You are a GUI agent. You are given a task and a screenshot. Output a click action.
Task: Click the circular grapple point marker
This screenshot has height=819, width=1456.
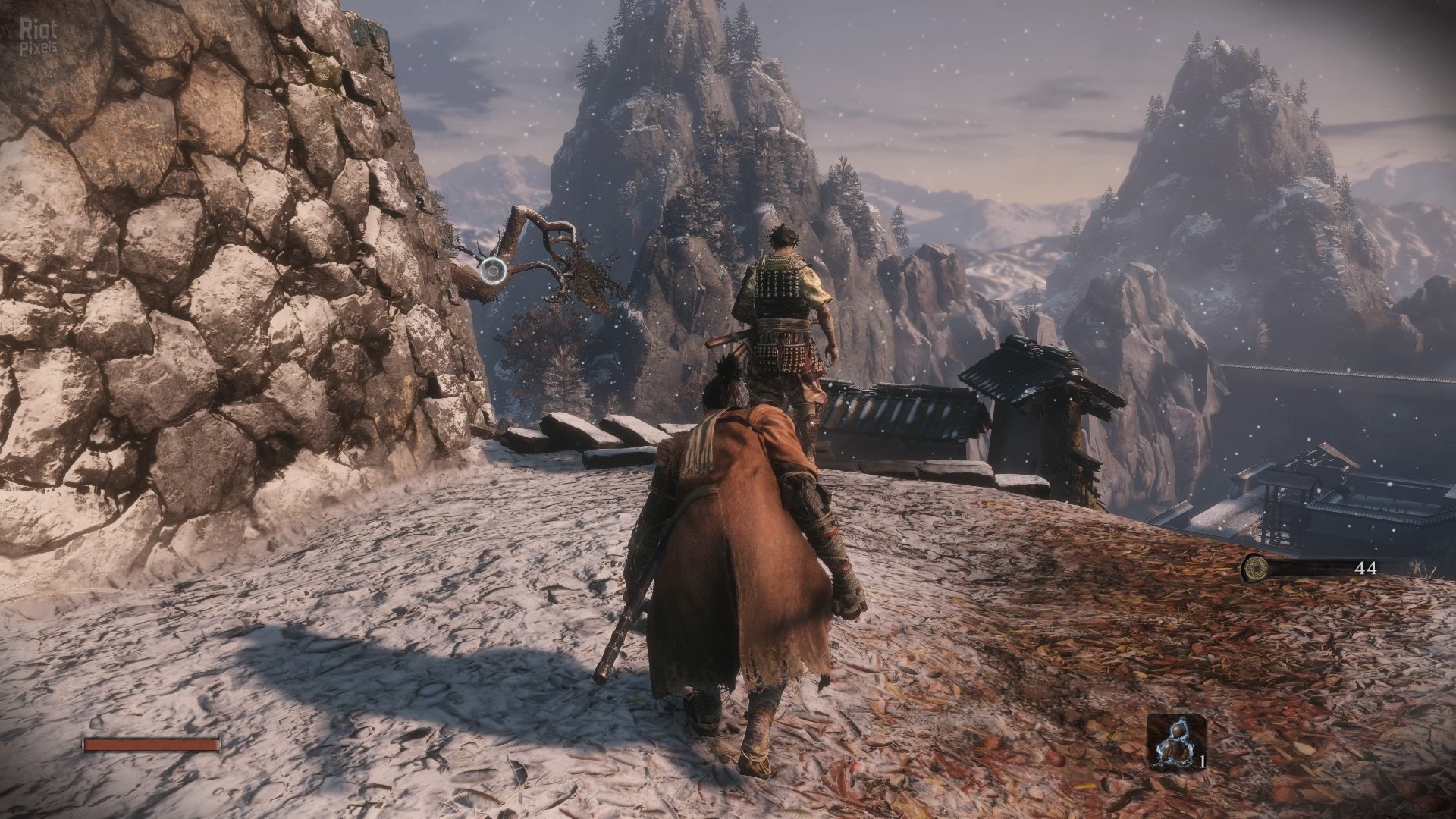[x=493, y=268]
